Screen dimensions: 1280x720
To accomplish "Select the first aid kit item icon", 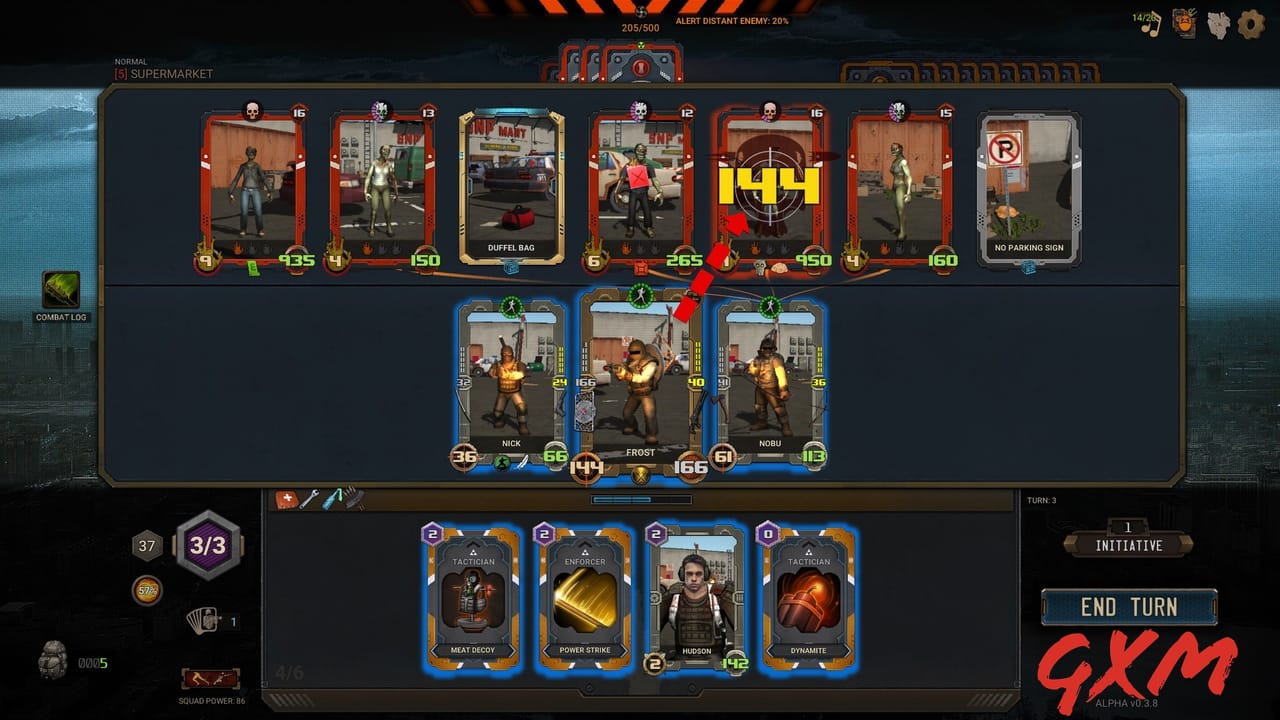I will tap(286, 499).
